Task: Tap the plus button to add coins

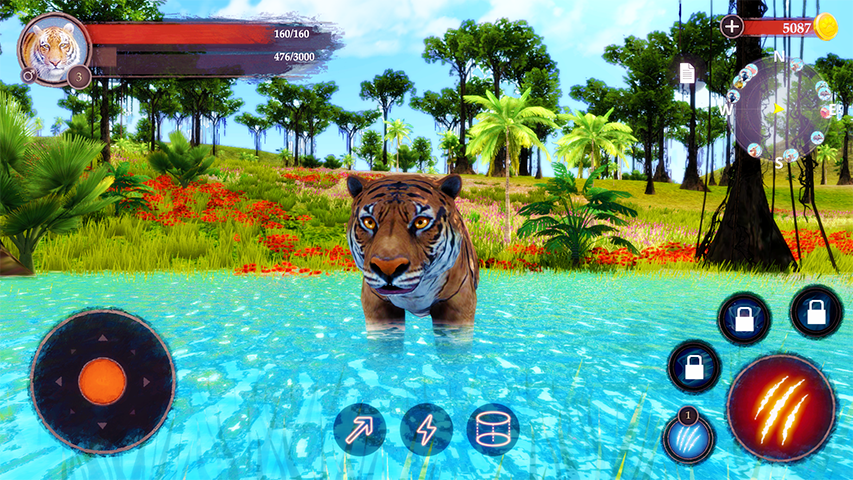Action: click(x=732, y=27)
